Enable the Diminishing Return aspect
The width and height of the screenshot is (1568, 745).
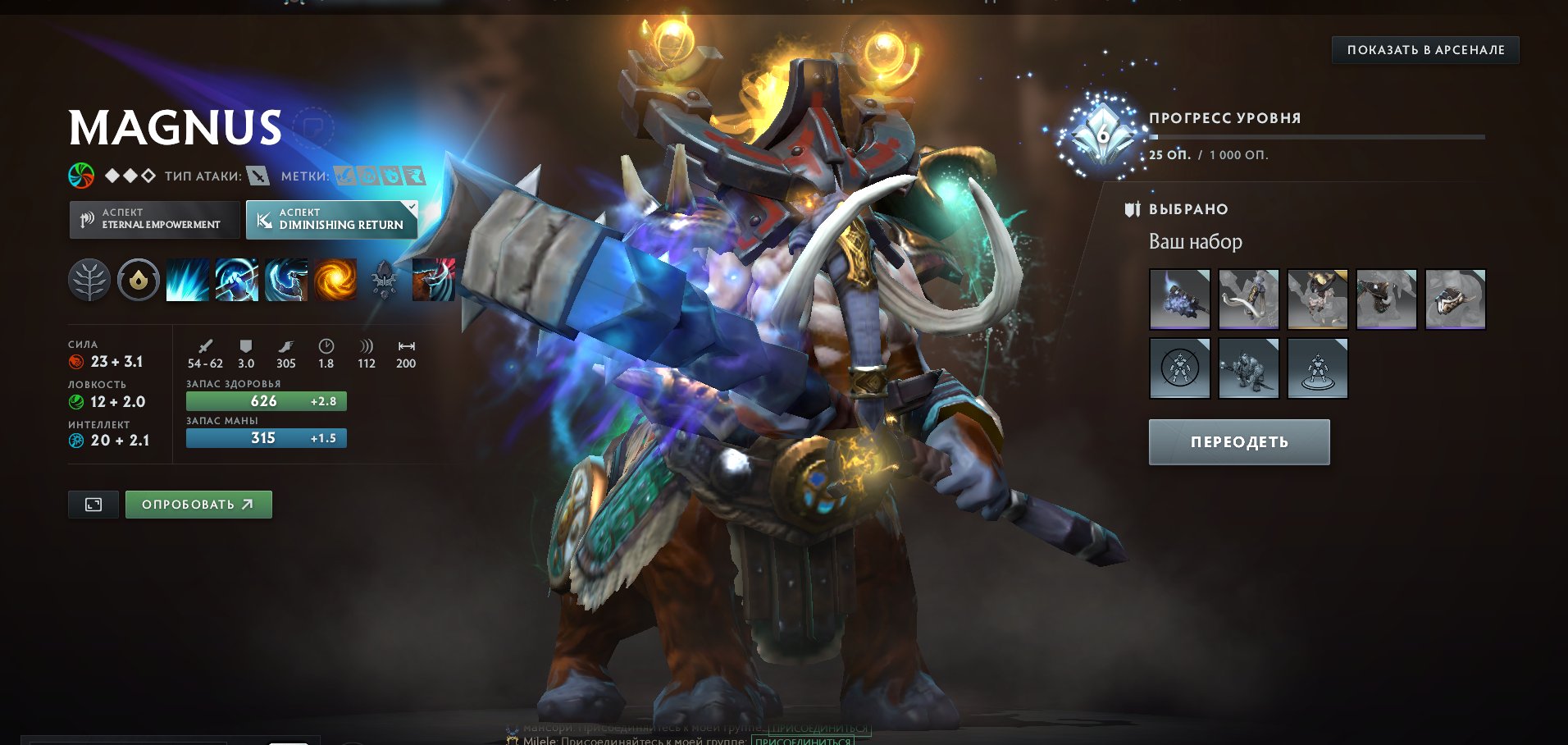click(x=331, y=219)
